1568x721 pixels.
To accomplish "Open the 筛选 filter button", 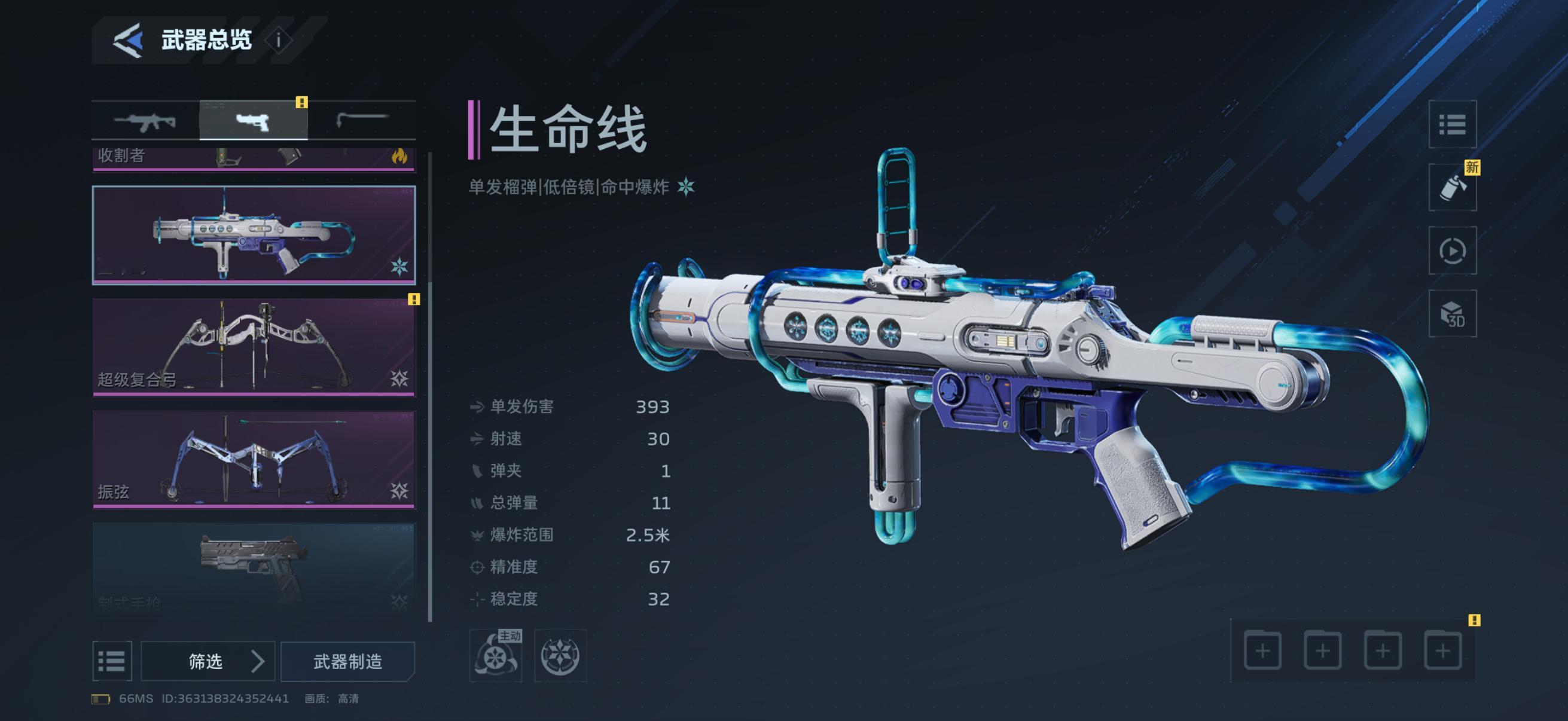I will point(208,661).
